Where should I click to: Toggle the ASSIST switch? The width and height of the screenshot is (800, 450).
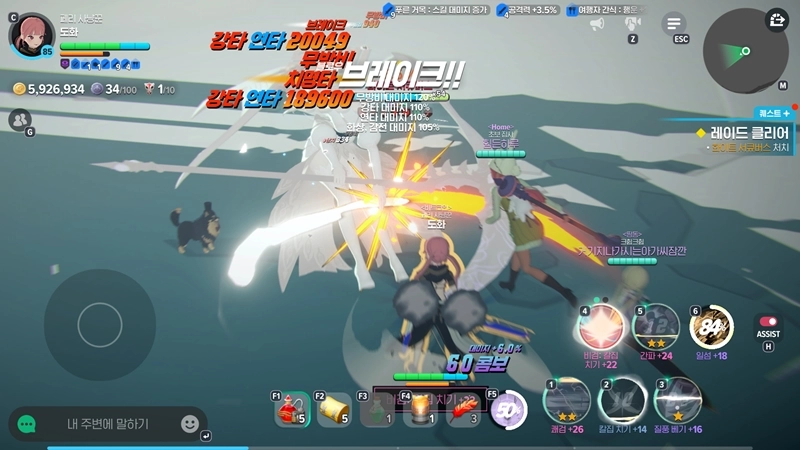[768, 322]
